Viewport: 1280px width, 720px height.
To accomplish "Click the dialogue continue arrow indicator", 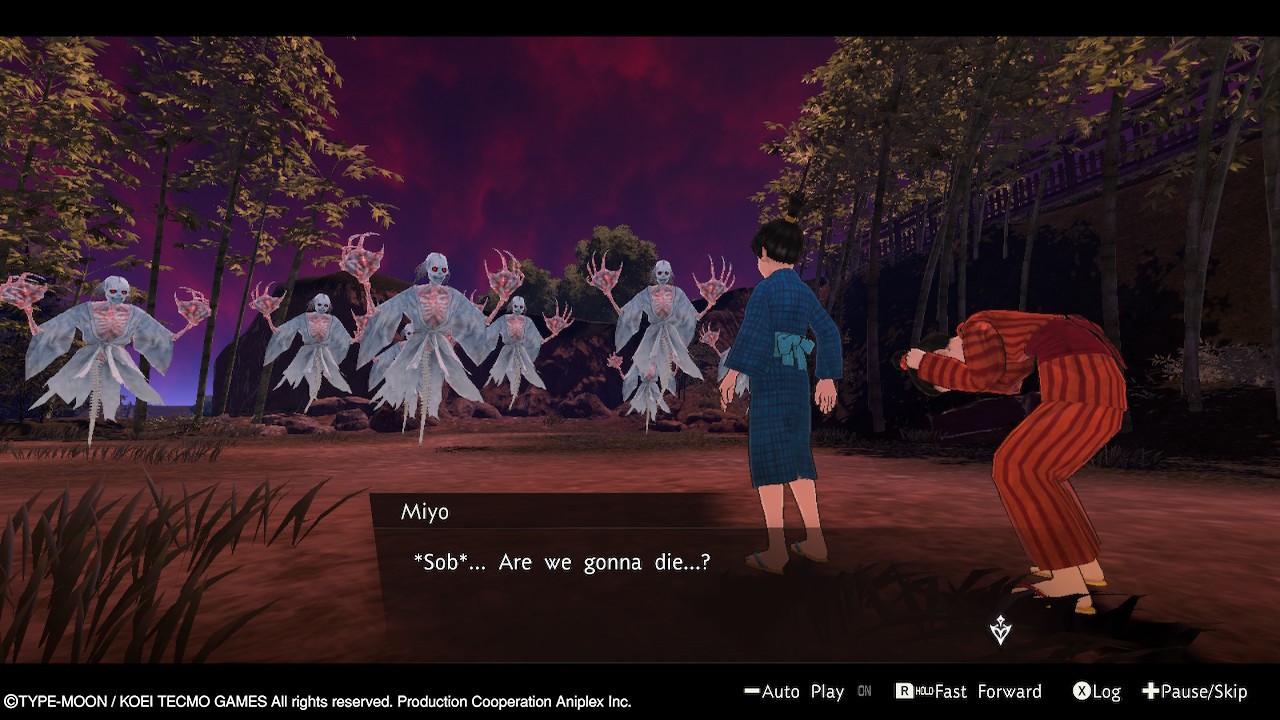I will [x=1000, y=630].
